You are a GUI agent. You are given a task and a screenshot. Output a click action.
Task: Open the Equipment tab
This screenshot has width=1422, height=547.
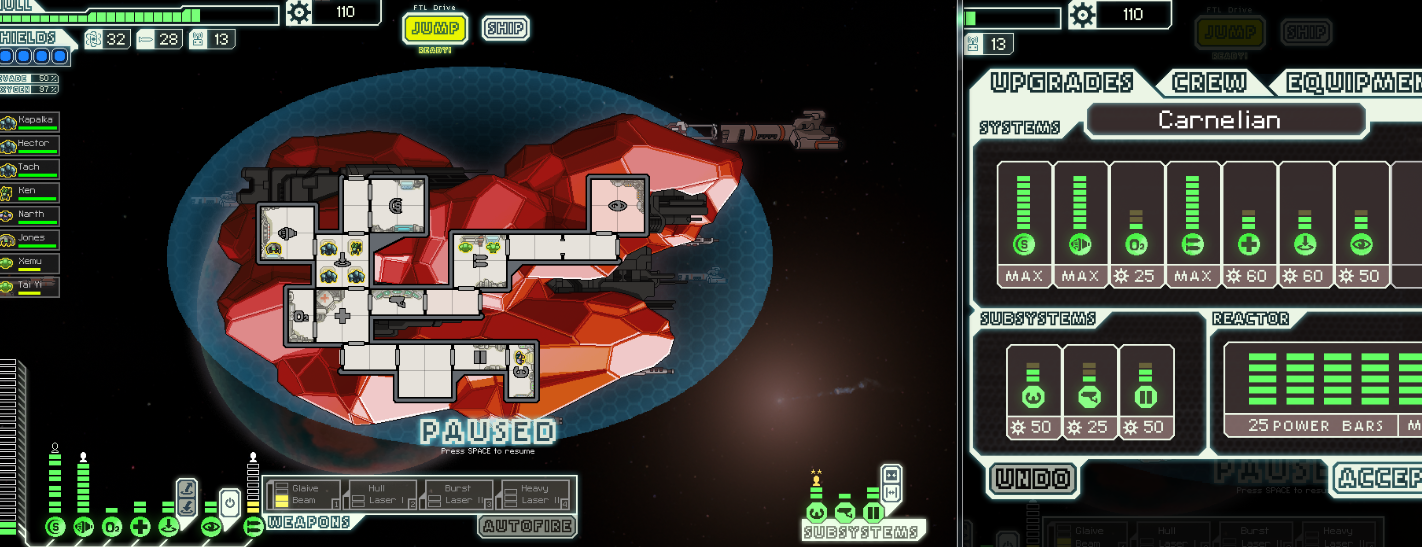point(1350,83)
